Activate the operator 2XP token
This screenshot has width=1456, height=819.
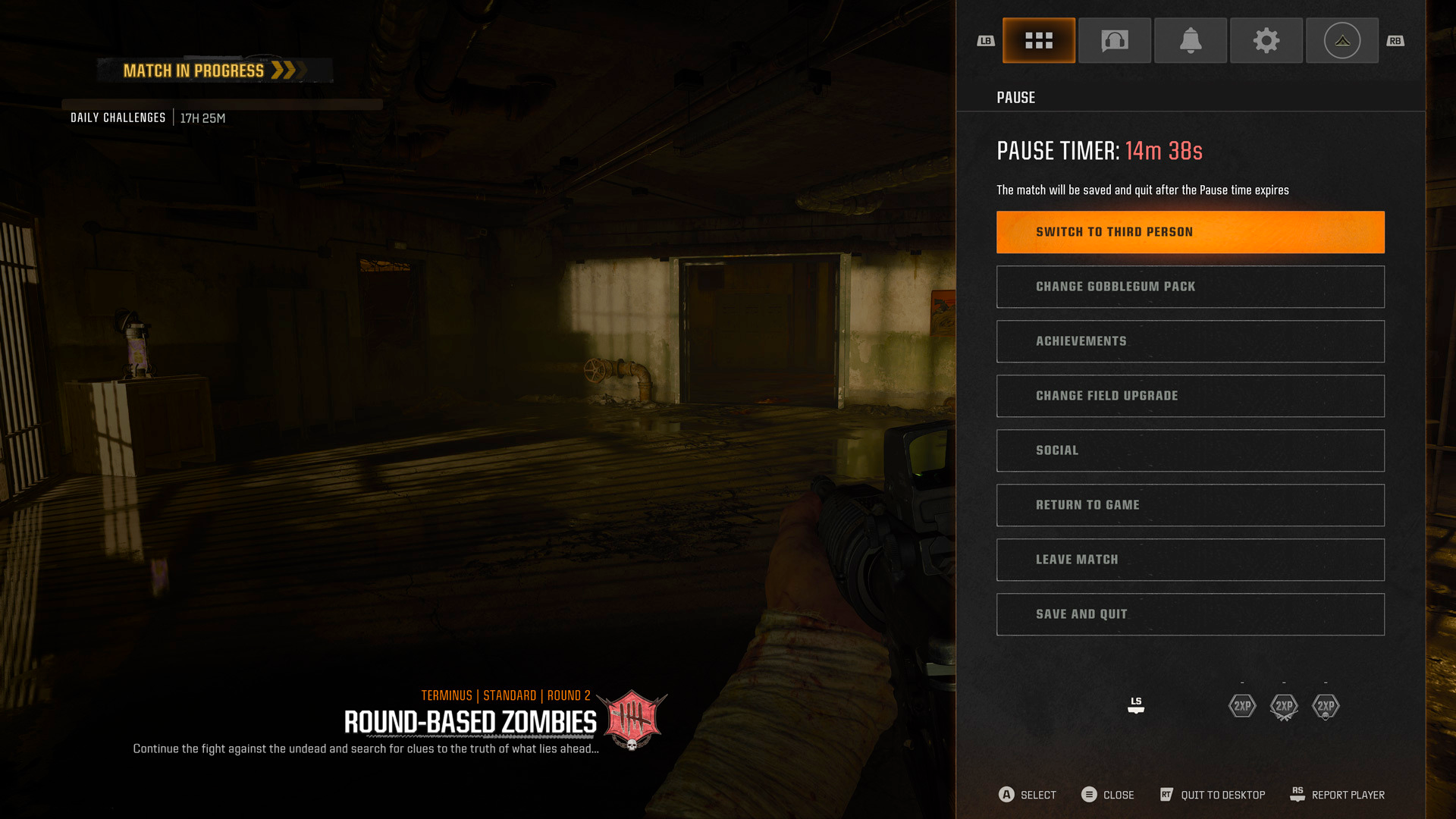click(1326, 706)
